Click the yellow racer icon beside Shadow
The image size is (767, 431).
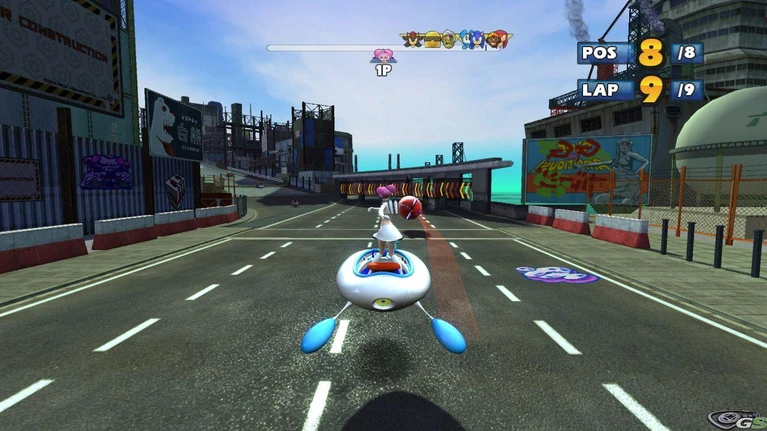431,40
